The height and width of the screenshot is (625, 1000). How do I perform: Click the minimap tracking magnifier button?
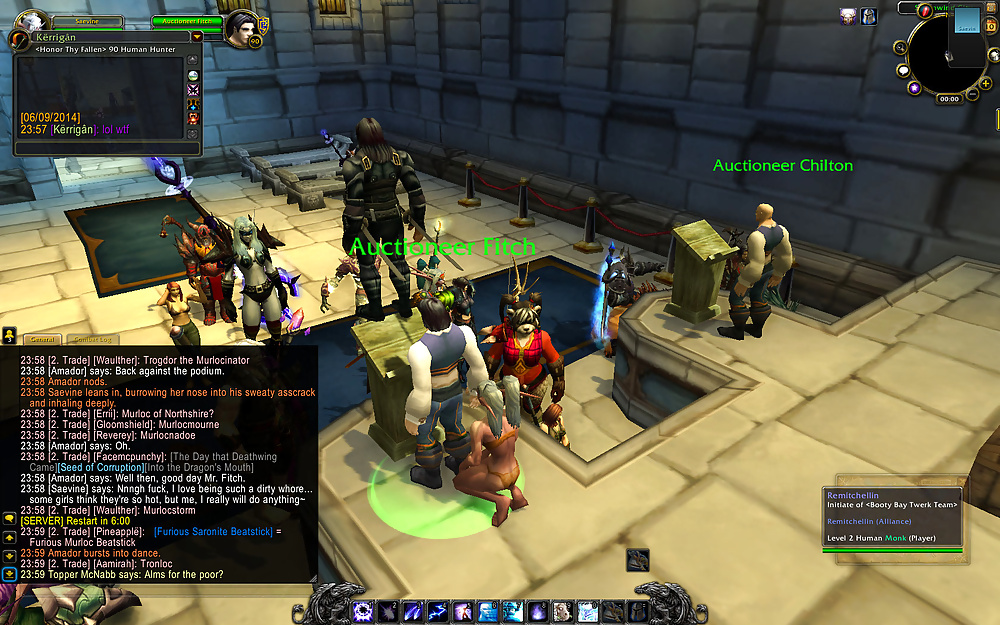click(x=900, y=48)
